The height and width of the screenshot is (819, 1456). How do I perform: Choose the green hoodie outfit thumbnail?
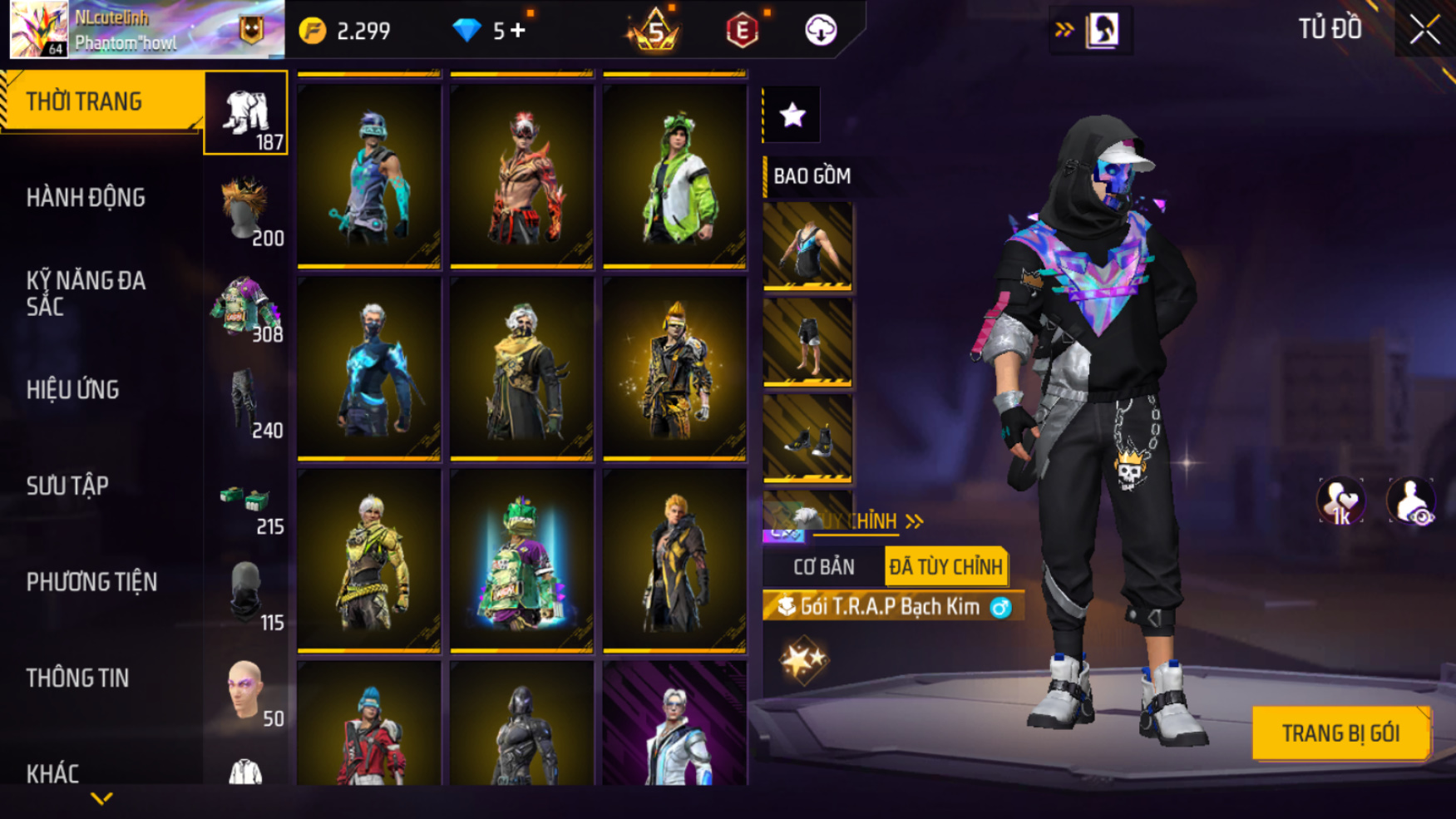click(x=674, y=175)
